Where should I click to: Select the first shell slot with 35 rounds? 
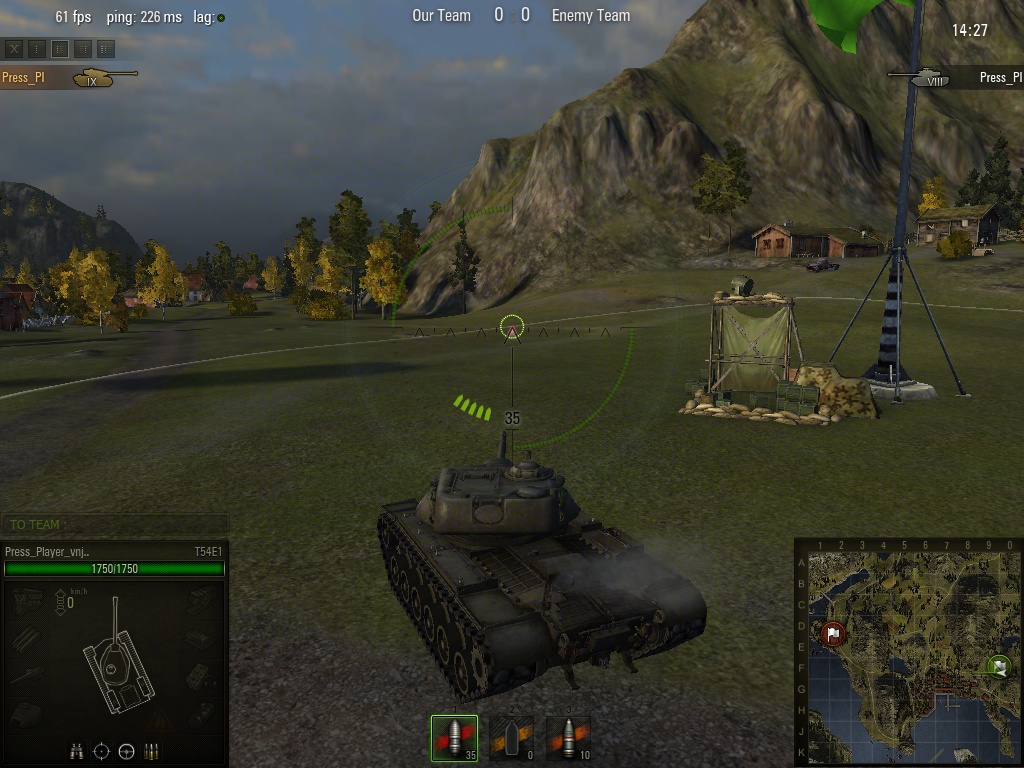(x=454, y=738)
